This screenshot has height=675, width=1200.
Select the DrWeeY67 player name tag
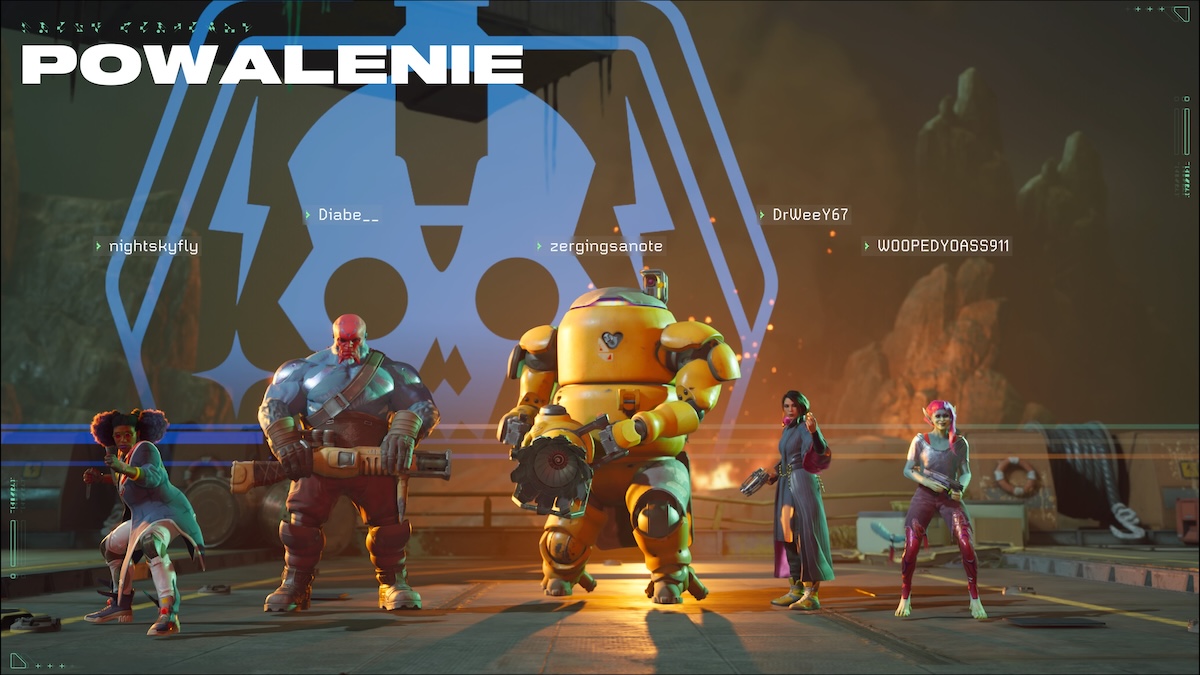pyautogui.click(x=809, y=215)
